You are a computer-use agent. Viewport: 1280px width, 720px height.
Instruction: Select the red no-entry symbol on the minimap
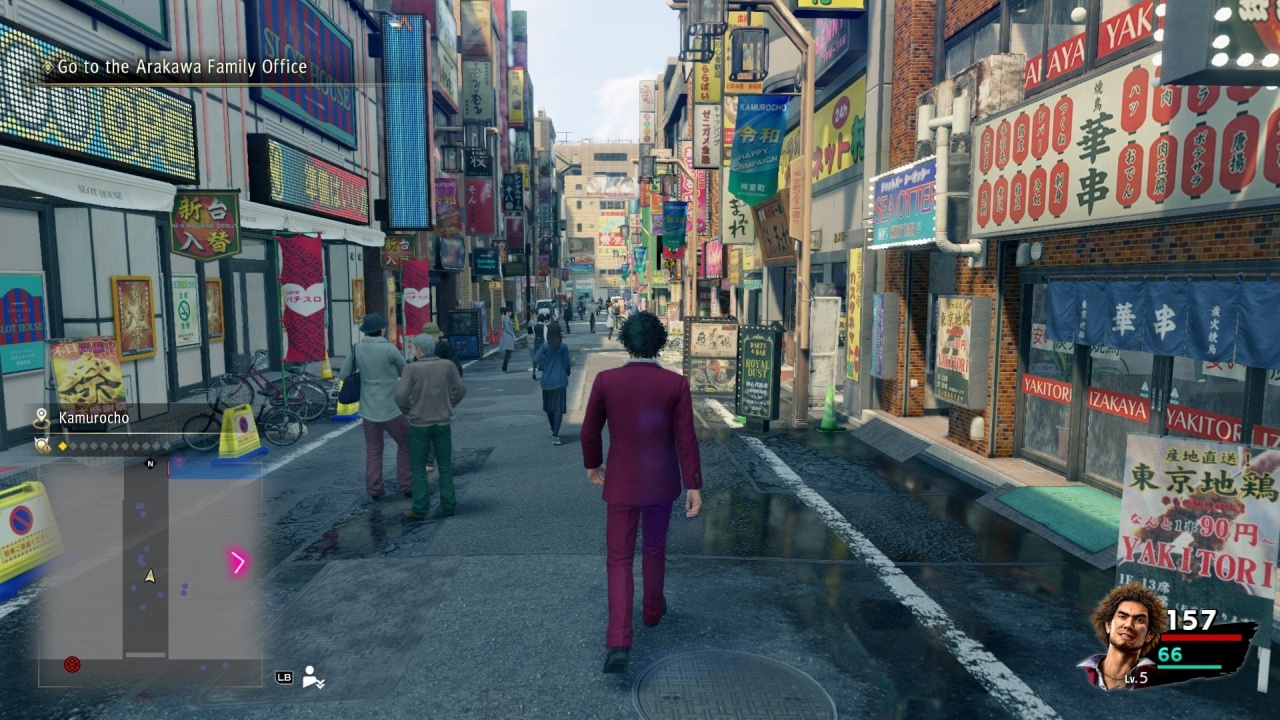point(70,666)
